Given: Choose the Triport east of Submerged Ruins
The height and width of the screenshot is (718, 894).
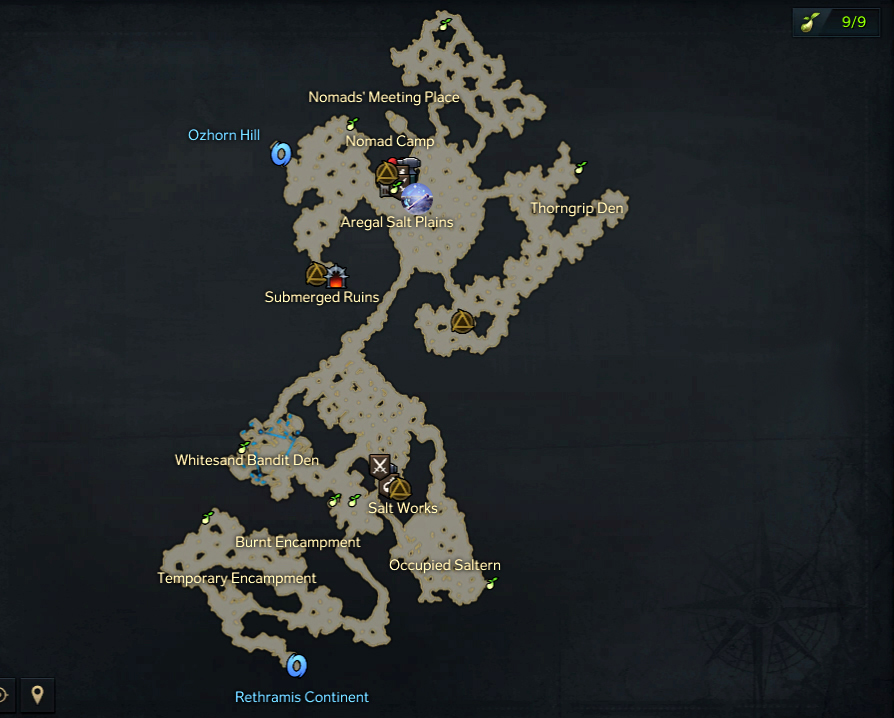Looking at the screenshot, I should click(x=462, y=321).
